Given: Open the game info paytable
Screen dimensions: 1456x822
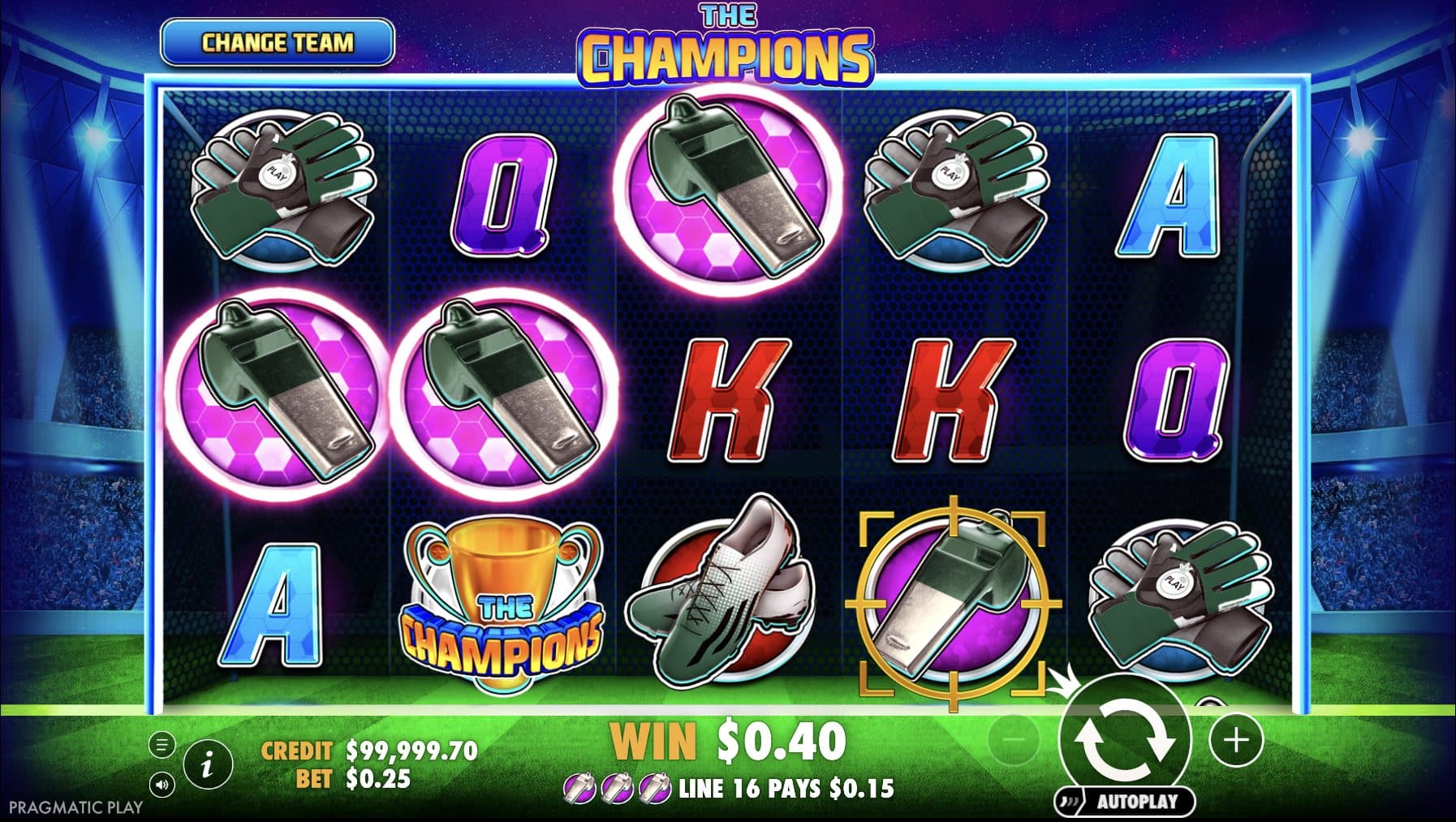Looking at the screenshot, I should click(x=208, y=764).
